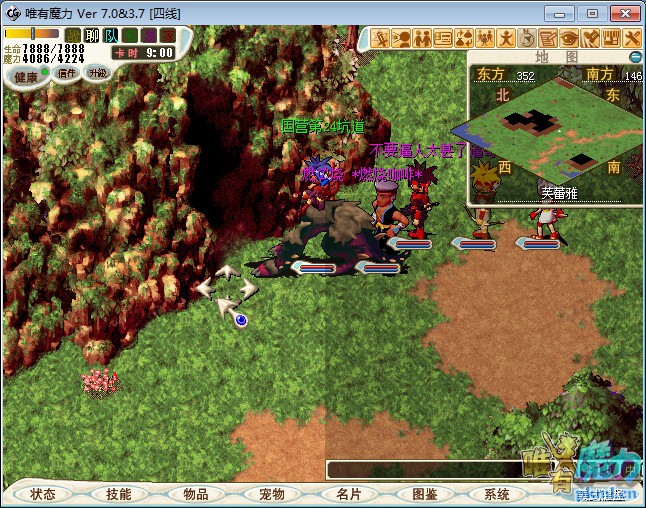Open the 图鉴 album menu
Viewport: 646px width, 508px height.
(x=424, y=494)
